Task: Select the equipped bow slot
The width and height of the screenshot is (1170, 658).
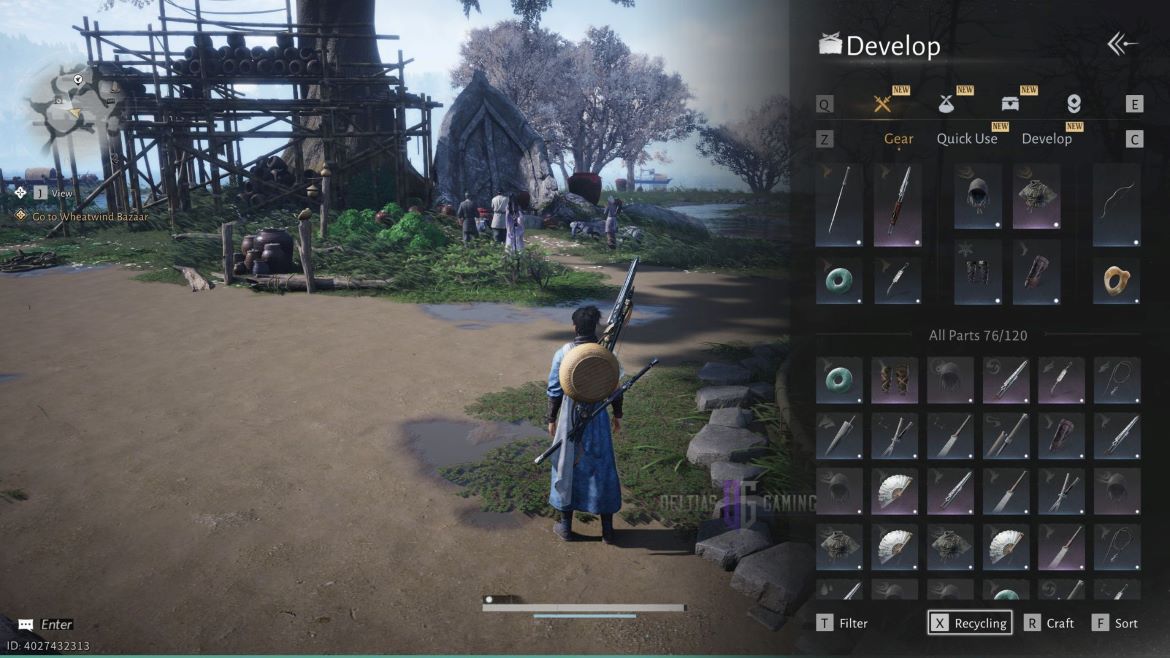Action: [x=1116, y=205]
